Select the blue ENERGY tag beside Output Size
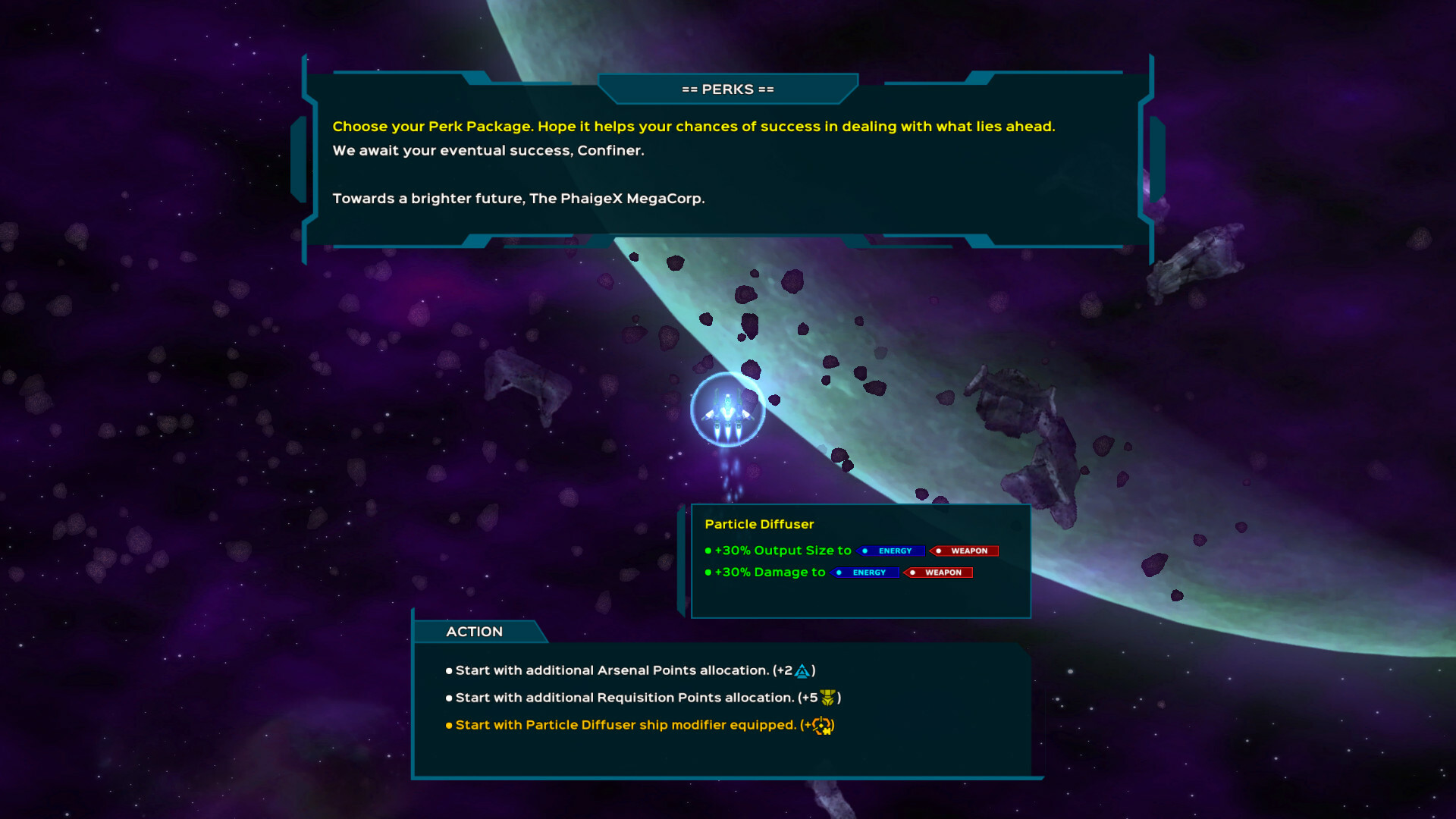Screen dimensions: 1456x819 point(890,551)
